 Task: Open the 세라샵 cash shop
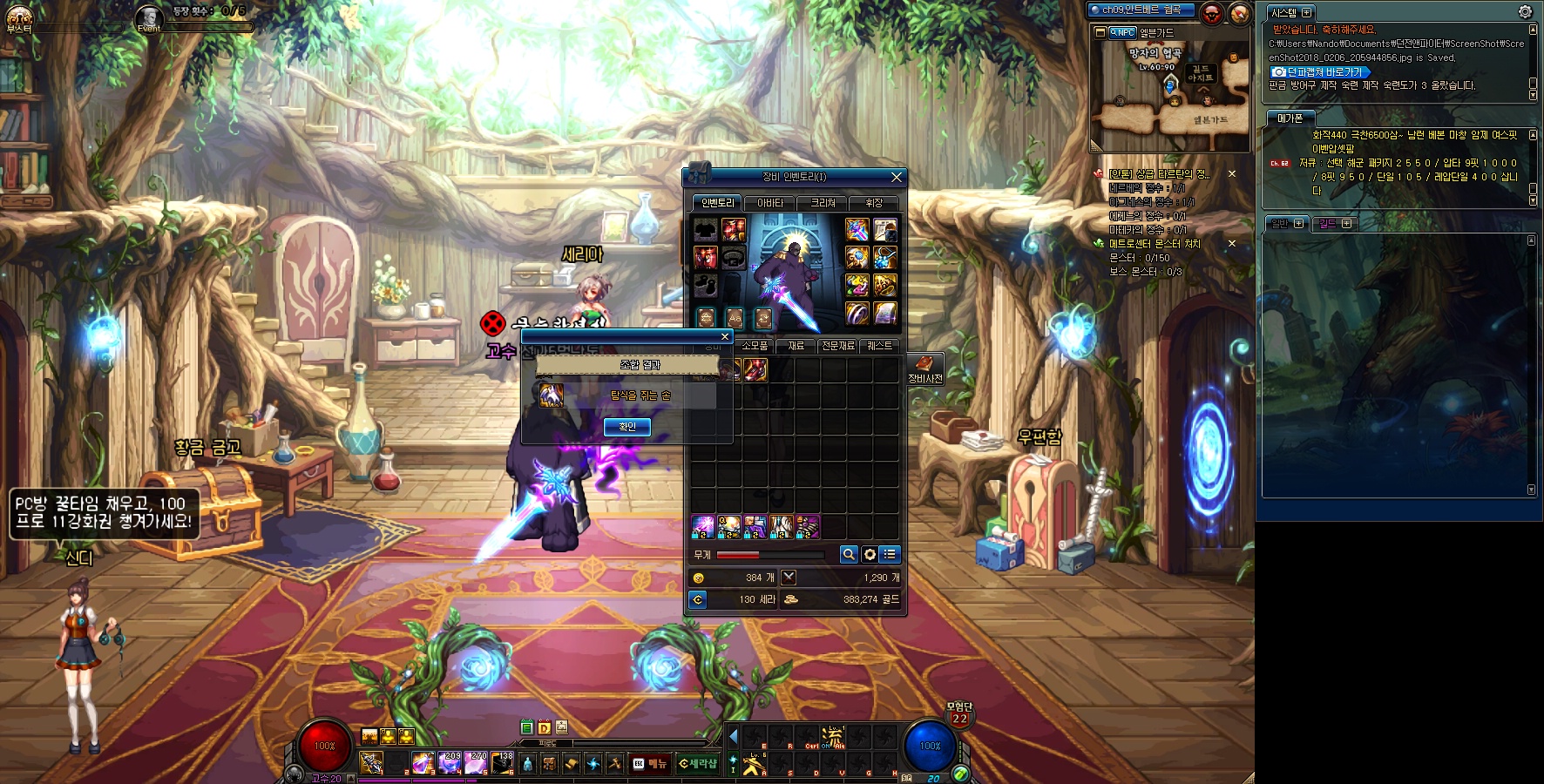[698, 764]
